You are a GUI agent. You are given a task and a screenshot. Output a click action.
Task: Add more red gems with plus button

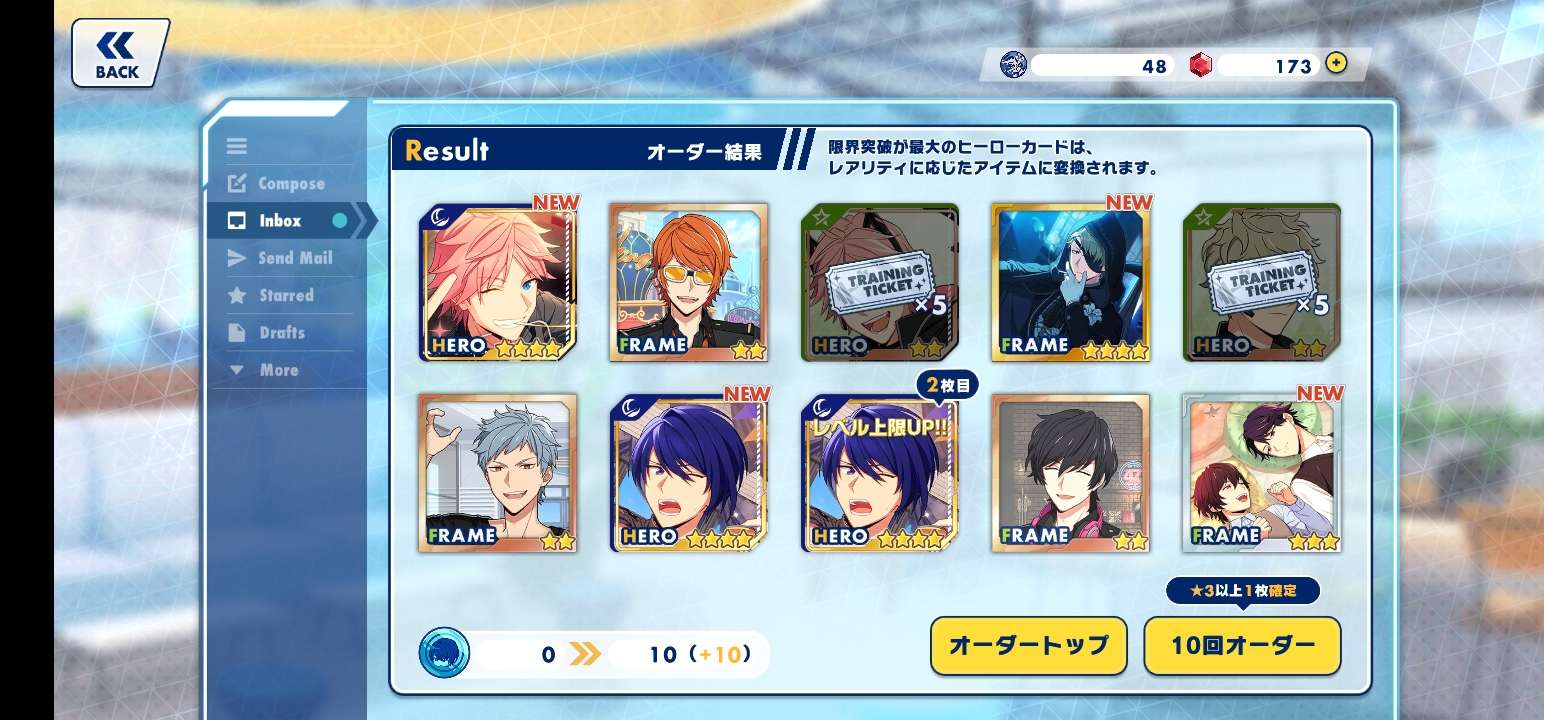tap(1336, 64)
